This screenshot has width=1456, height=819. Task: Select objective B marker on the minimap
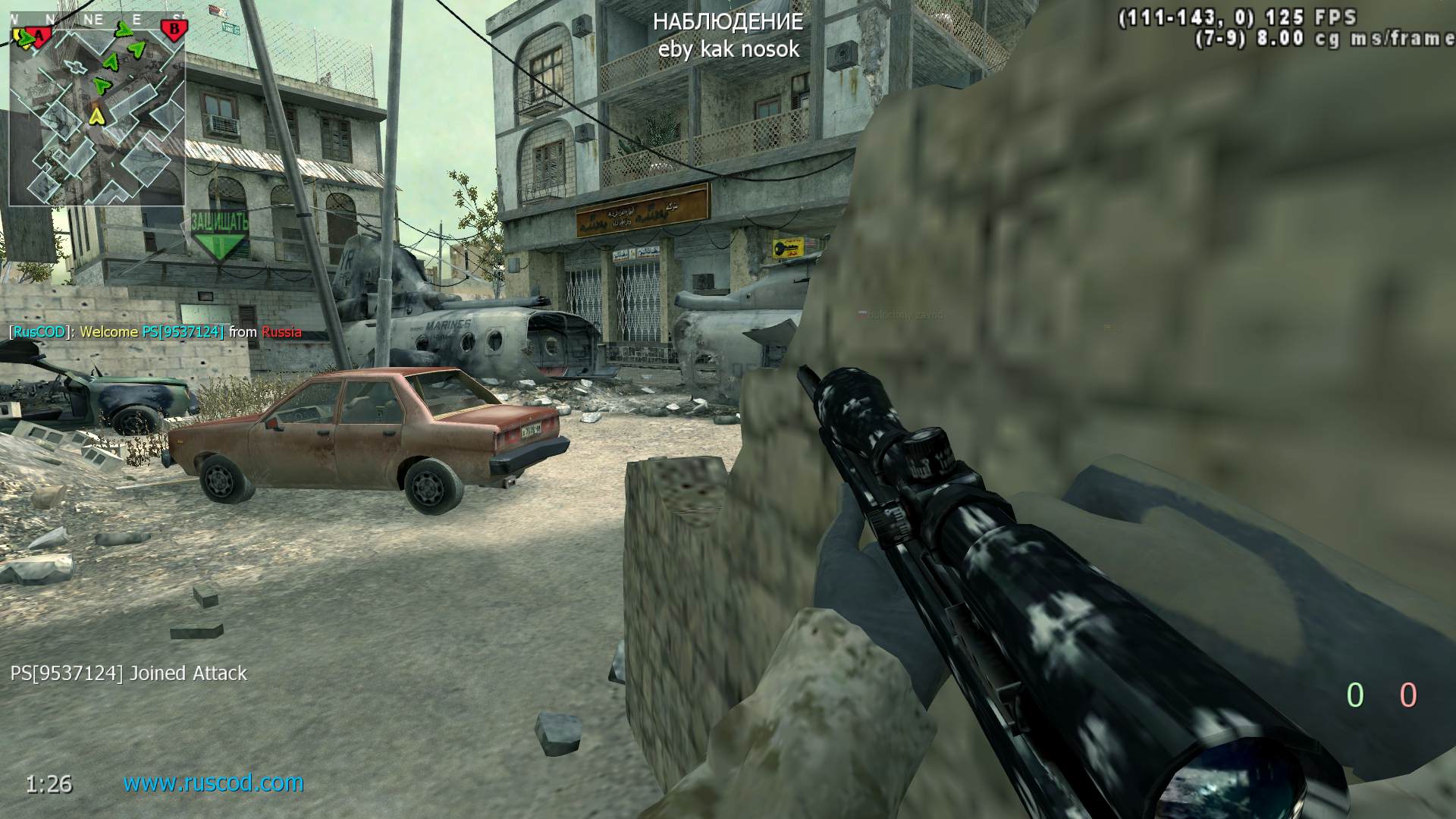174,30
